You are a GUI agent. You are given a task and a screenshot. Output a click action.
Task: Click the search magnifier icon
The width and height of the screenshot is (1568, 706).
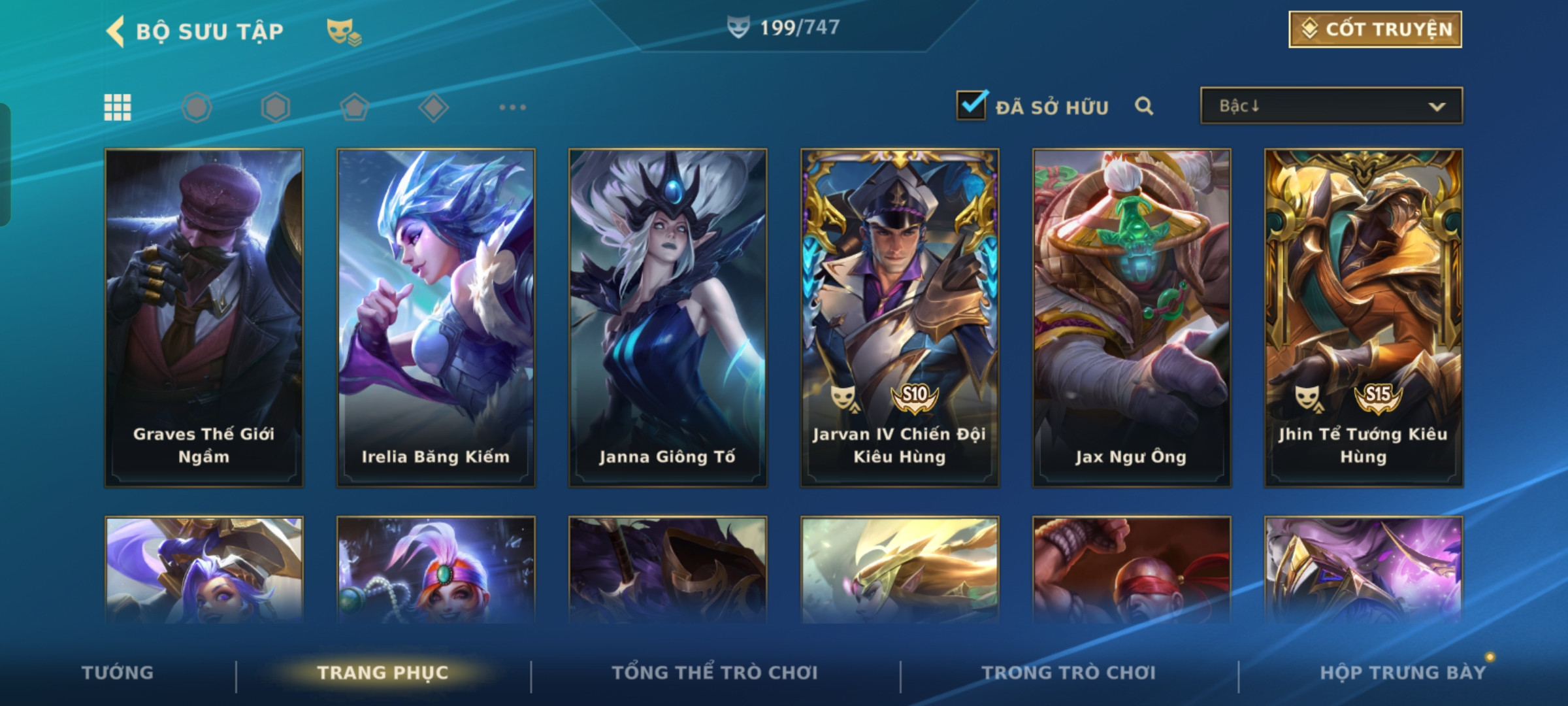pyautogui.click(x=1143, y=106)
